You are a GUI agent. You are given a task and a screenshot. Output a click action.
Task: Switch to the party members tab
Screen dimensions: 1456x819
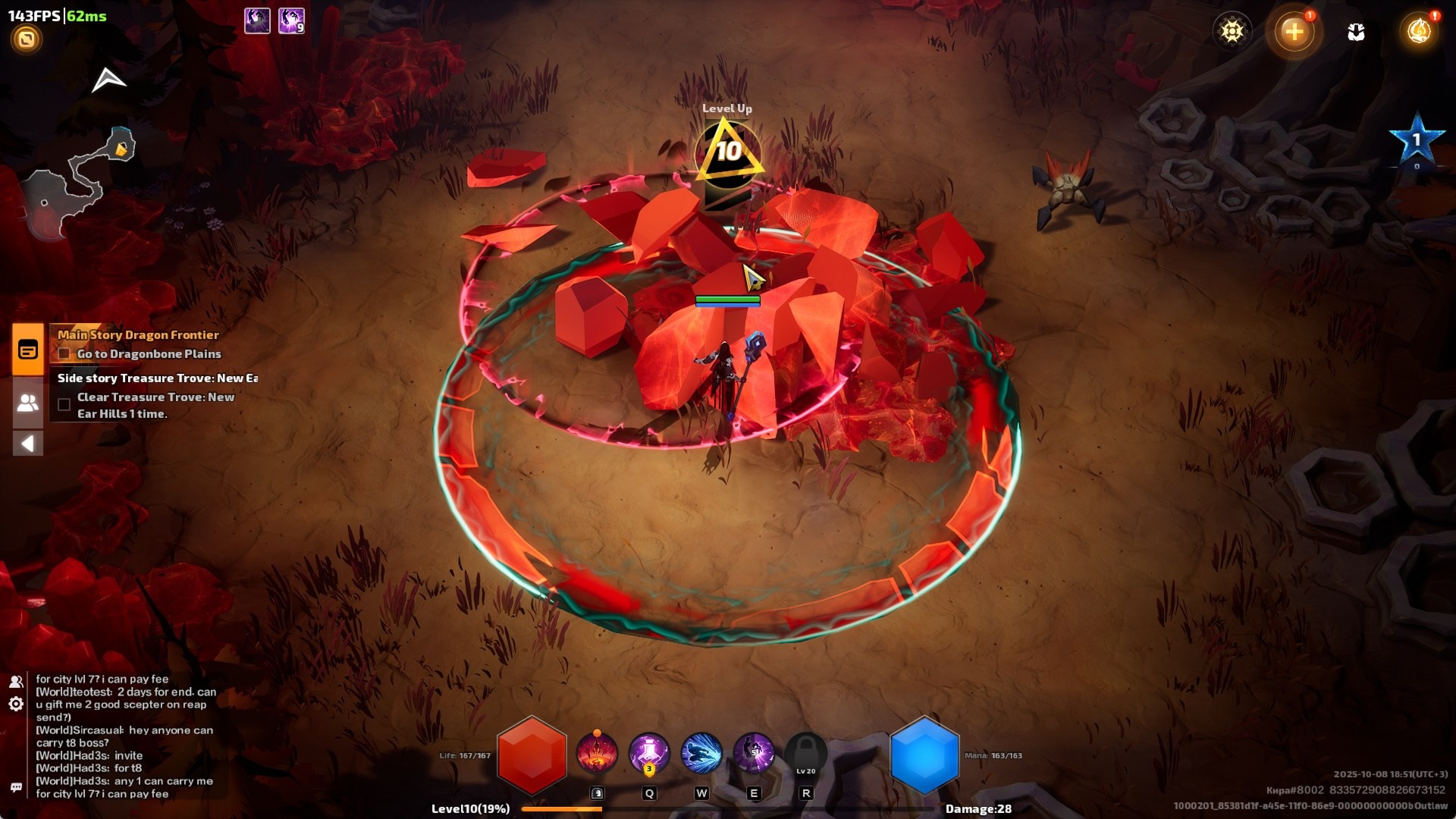click(x=28, y=403)
